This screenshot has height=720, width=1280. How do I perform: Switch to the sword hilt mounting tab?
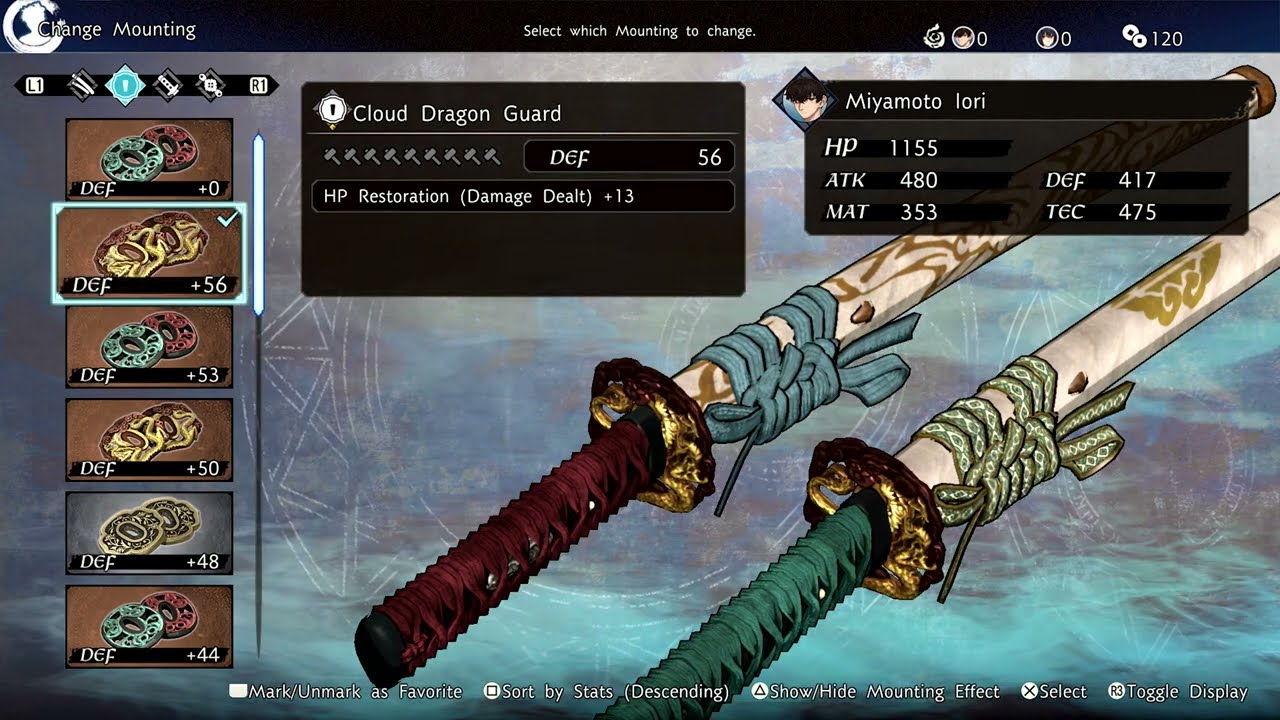[168, 85]
